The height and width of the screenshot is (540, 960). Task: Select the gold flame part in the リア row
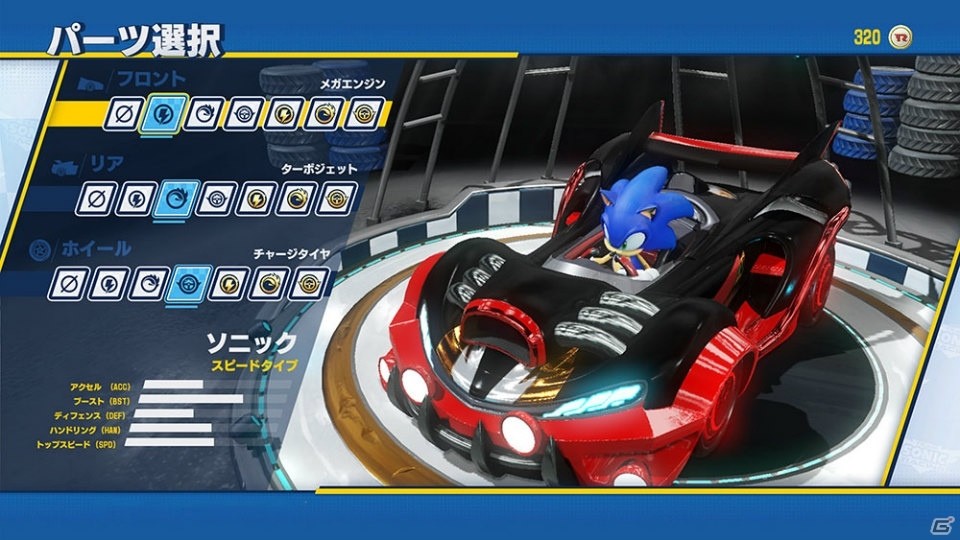point(296,199)
